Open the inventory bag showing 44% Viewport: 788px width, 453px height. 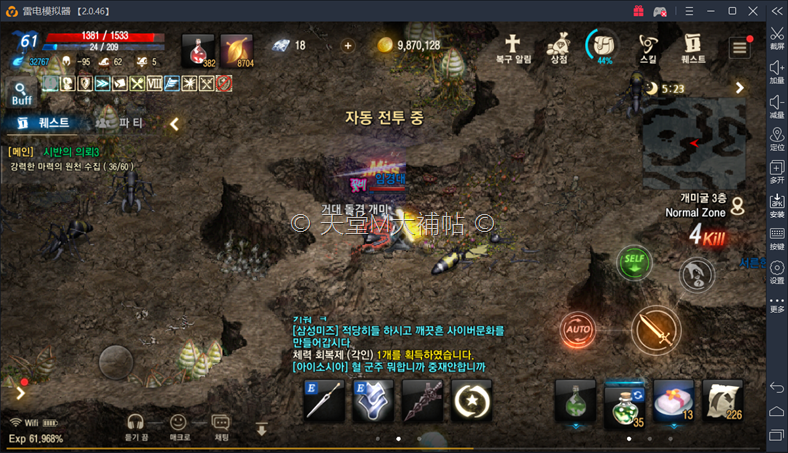click(603, 47)
